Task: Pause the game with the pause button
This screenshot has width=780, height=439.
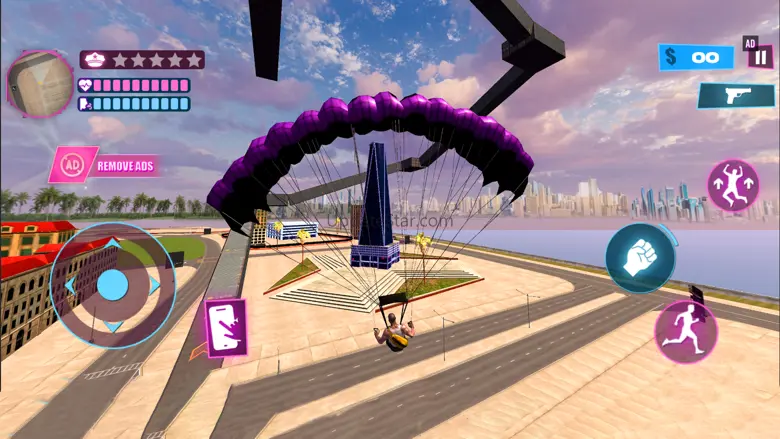Action: point(762,57)
